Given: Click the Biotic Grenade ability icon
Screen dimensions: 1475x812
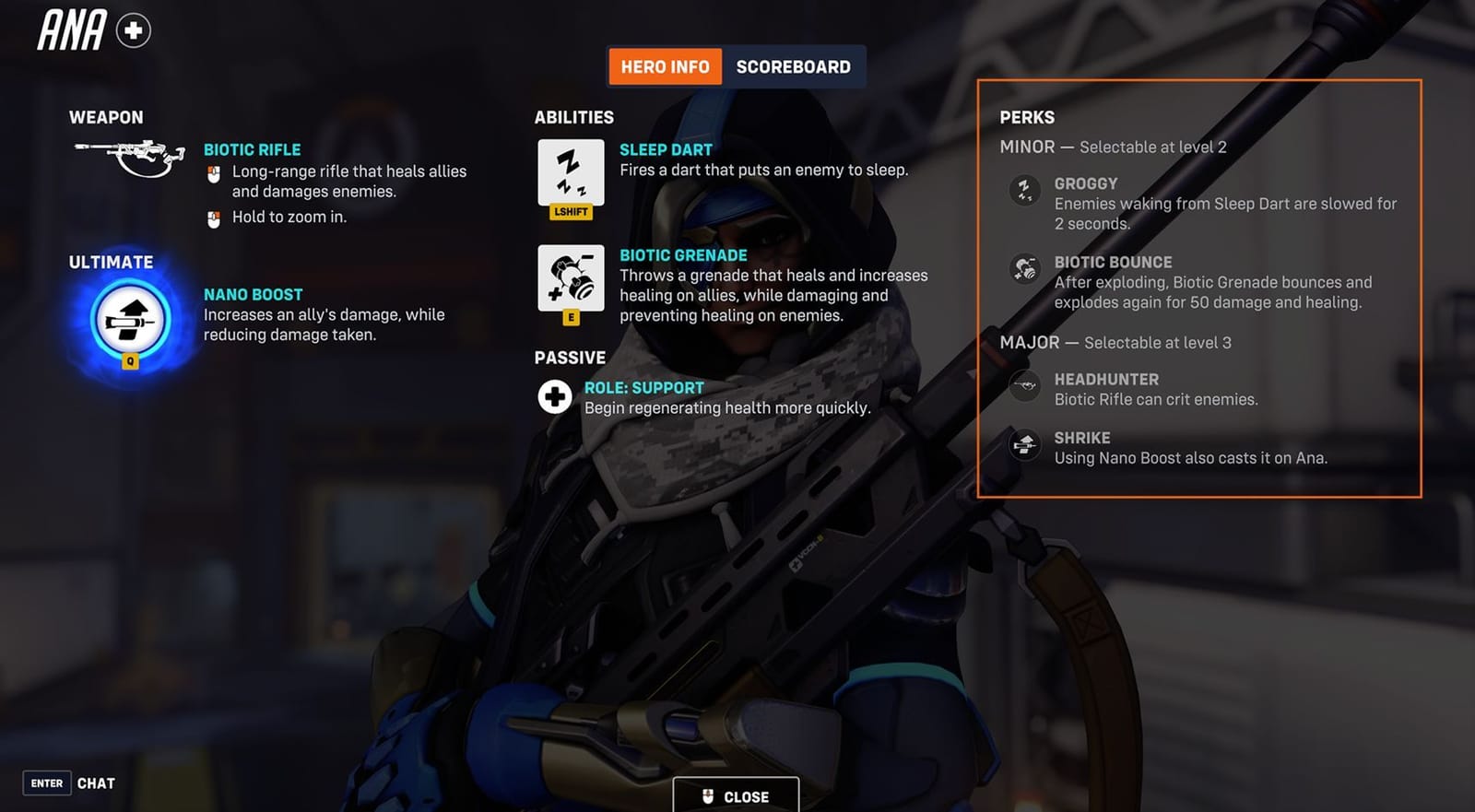Looking at the screenshot, I should pos(570,281).
